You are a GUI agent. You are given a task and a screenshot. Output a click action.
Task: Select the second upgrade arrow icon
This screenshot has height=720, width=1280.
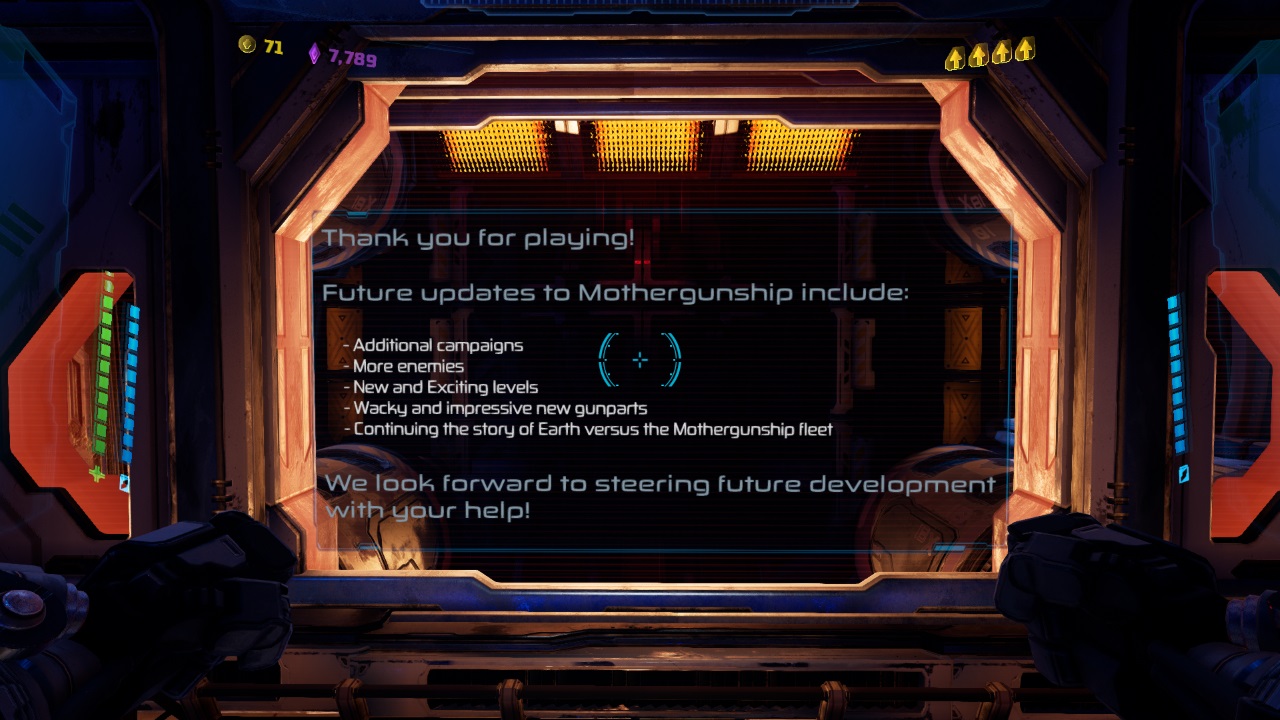tap(977, 53)
